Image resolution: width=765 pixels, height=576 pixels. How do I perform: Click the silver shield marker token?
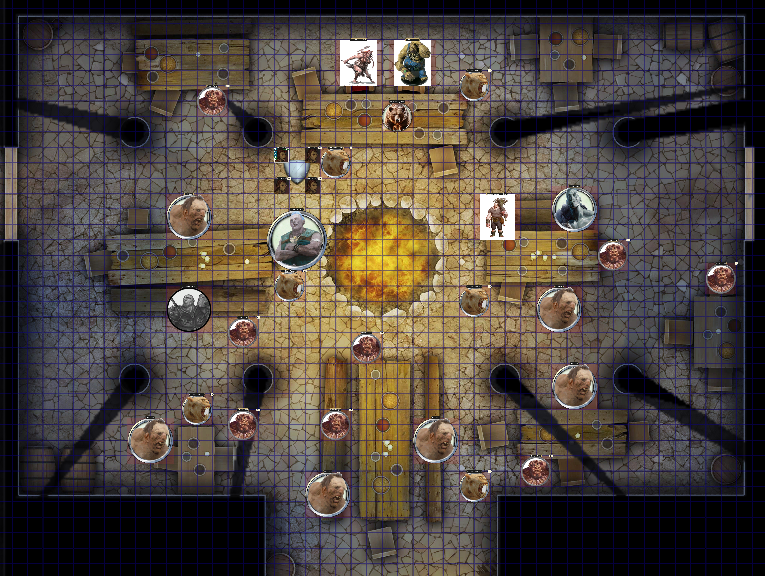(x=296, y=171)
